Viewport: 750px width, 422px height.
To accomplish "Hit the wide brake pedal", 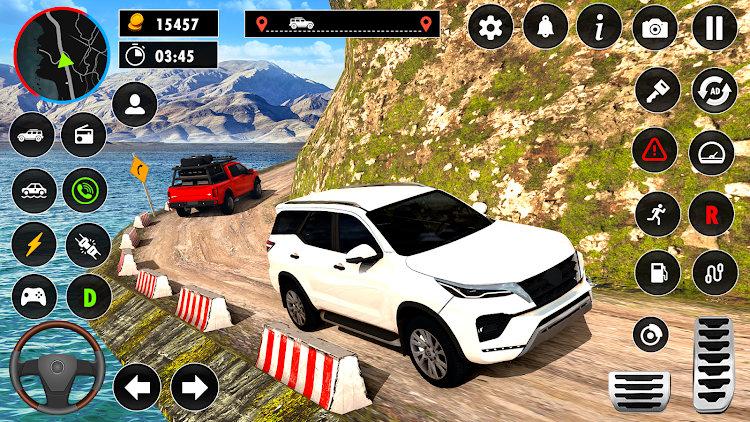I will tap(639, 391).
